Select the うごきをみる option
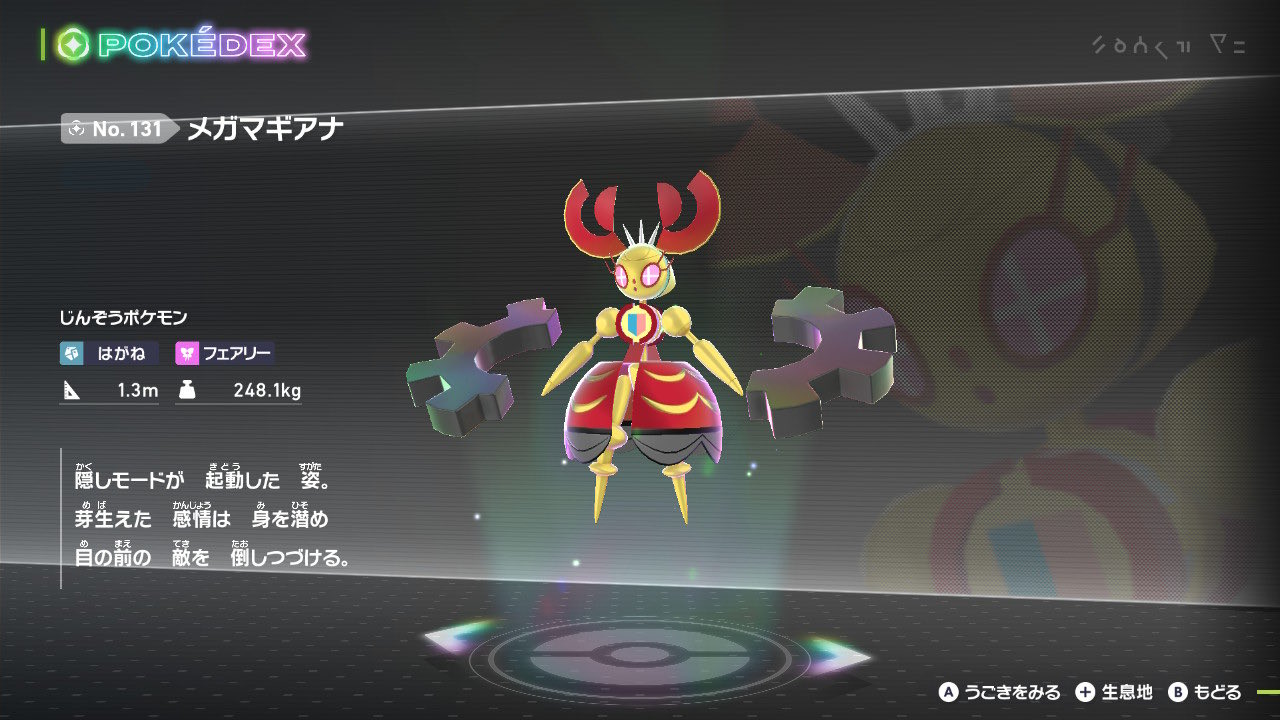1280x720 pixels. click(x=1000, y=692)
